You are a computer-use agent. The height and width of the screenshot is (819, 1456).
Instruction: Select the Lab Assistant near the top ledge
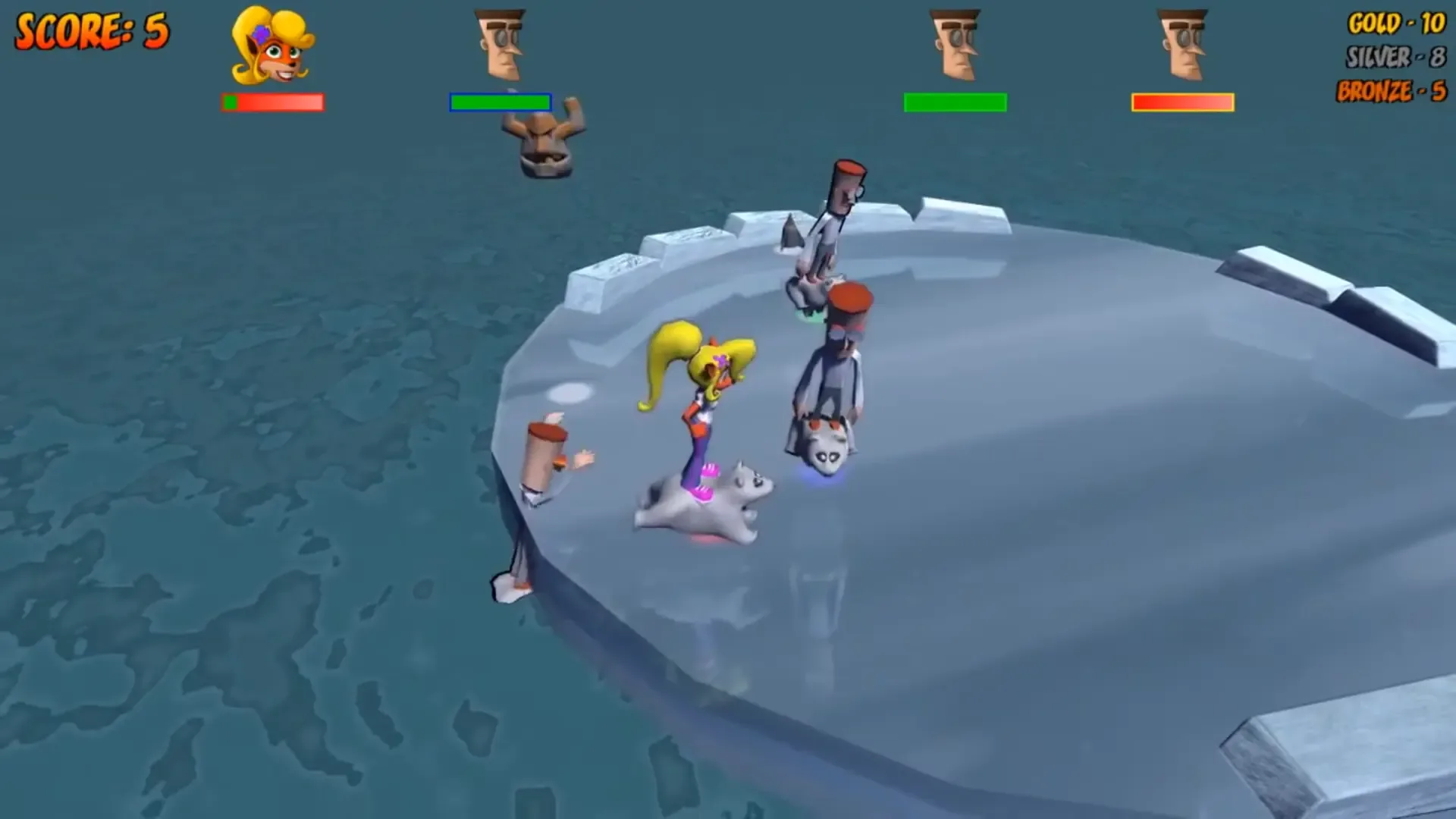coord(834,220)
